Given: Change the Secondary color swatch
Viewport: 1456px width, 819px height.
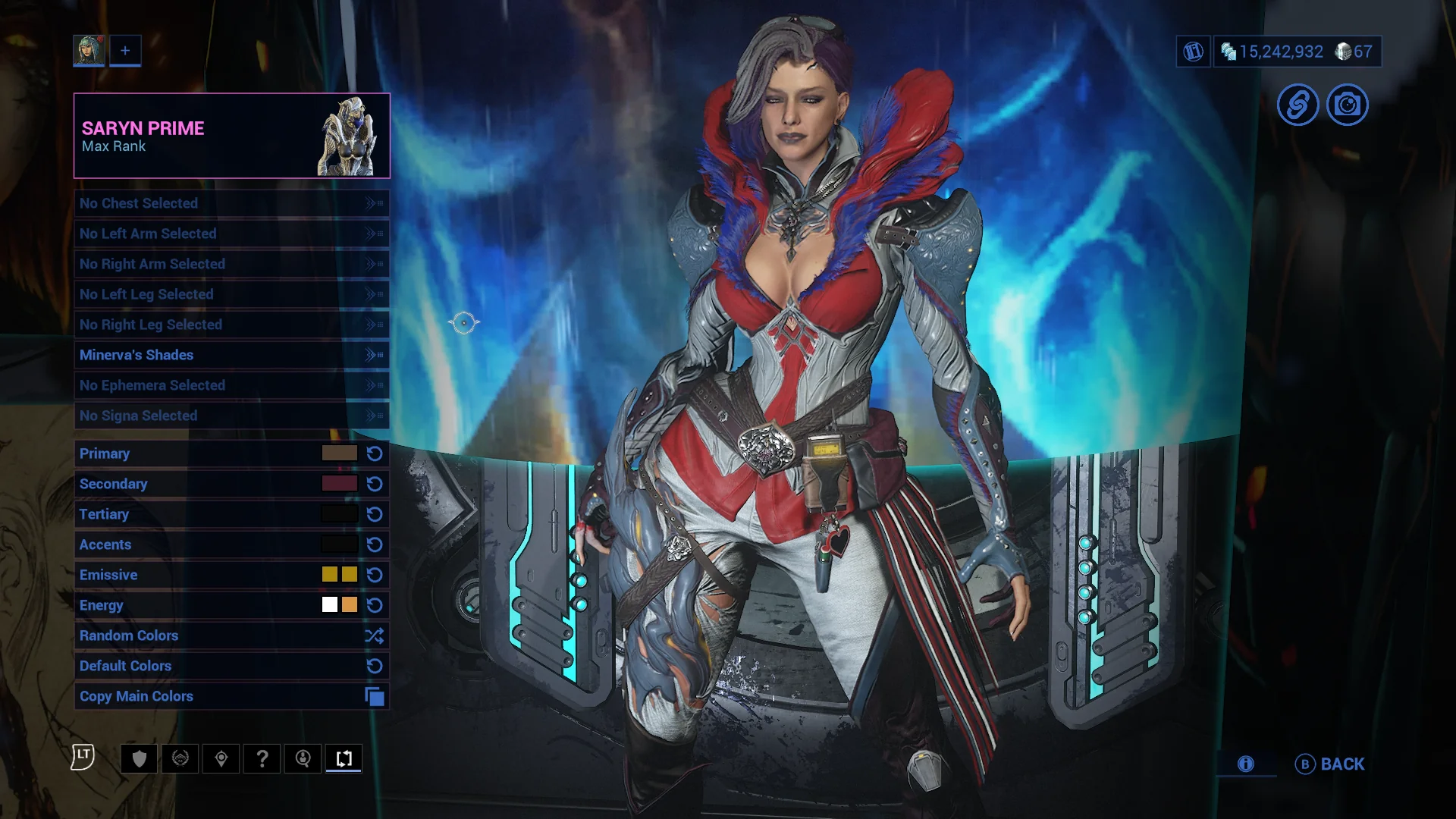Looking at the screenshot, I should tap(339, 484).
